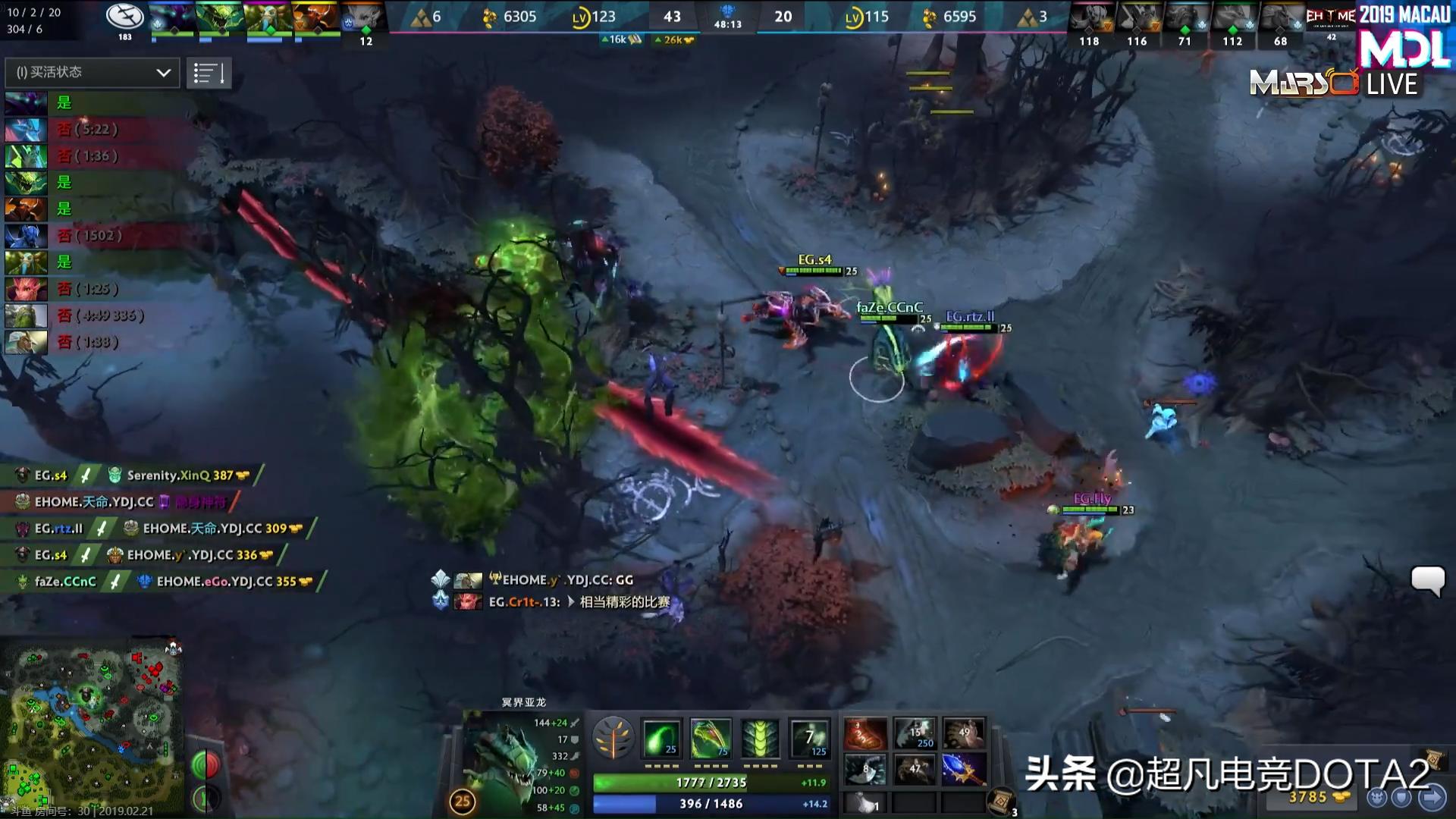The height and width of the screenshot is (819, 1456).
Task: Click the chevron on the buyback status selector
Action: 162,73
